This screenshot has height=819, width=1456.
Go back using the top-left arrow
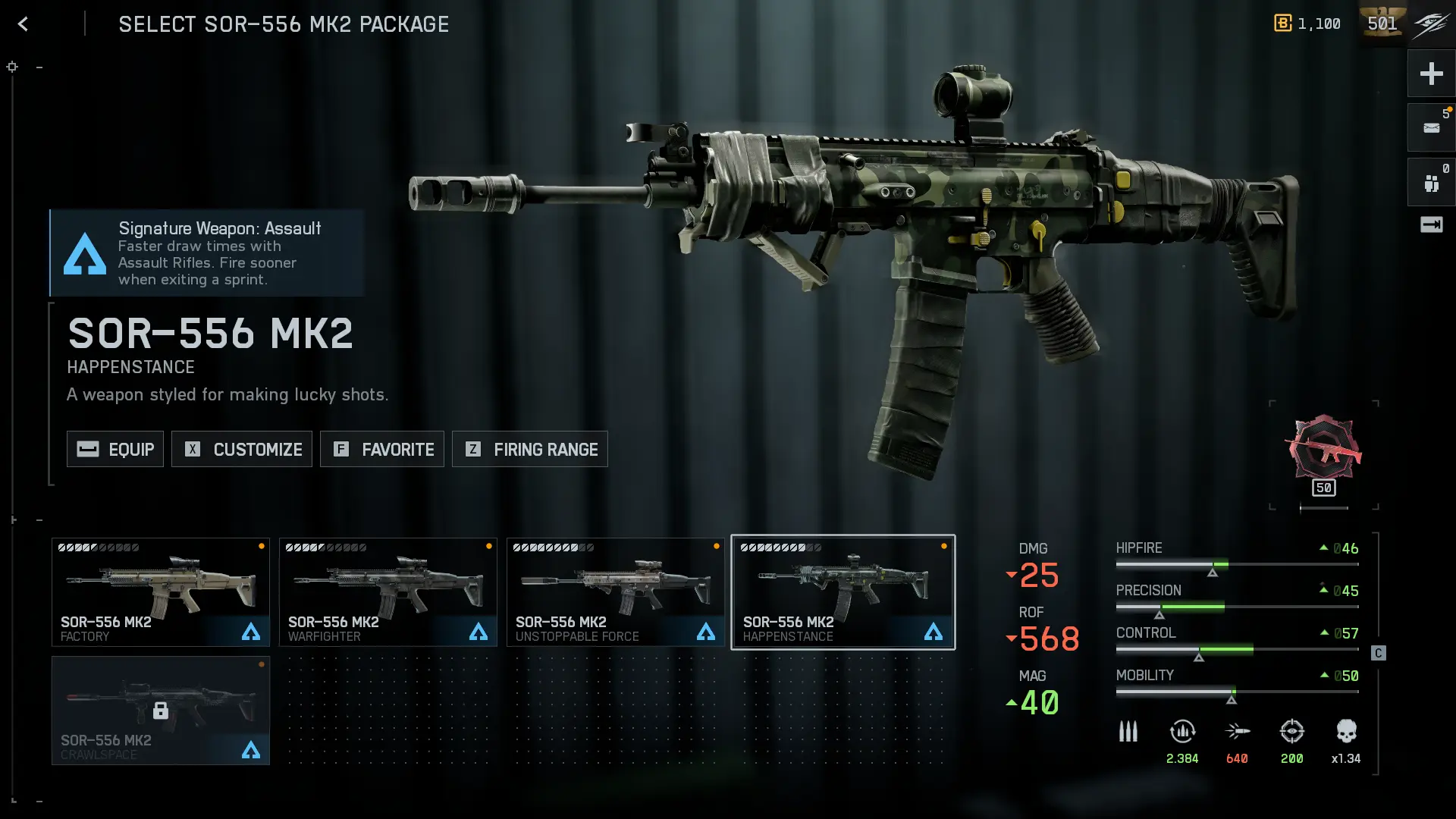tap(24, 24)
